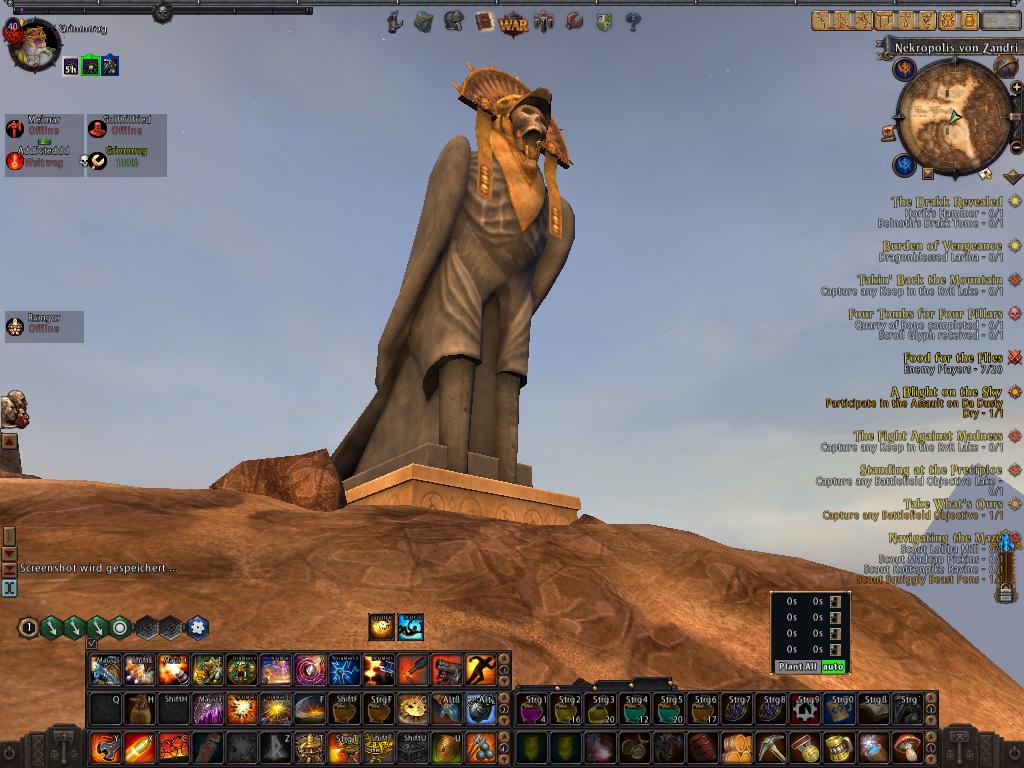Use the red mushroom item slot
This screenshot has height=768, width=1024.
tap(907, 747)
